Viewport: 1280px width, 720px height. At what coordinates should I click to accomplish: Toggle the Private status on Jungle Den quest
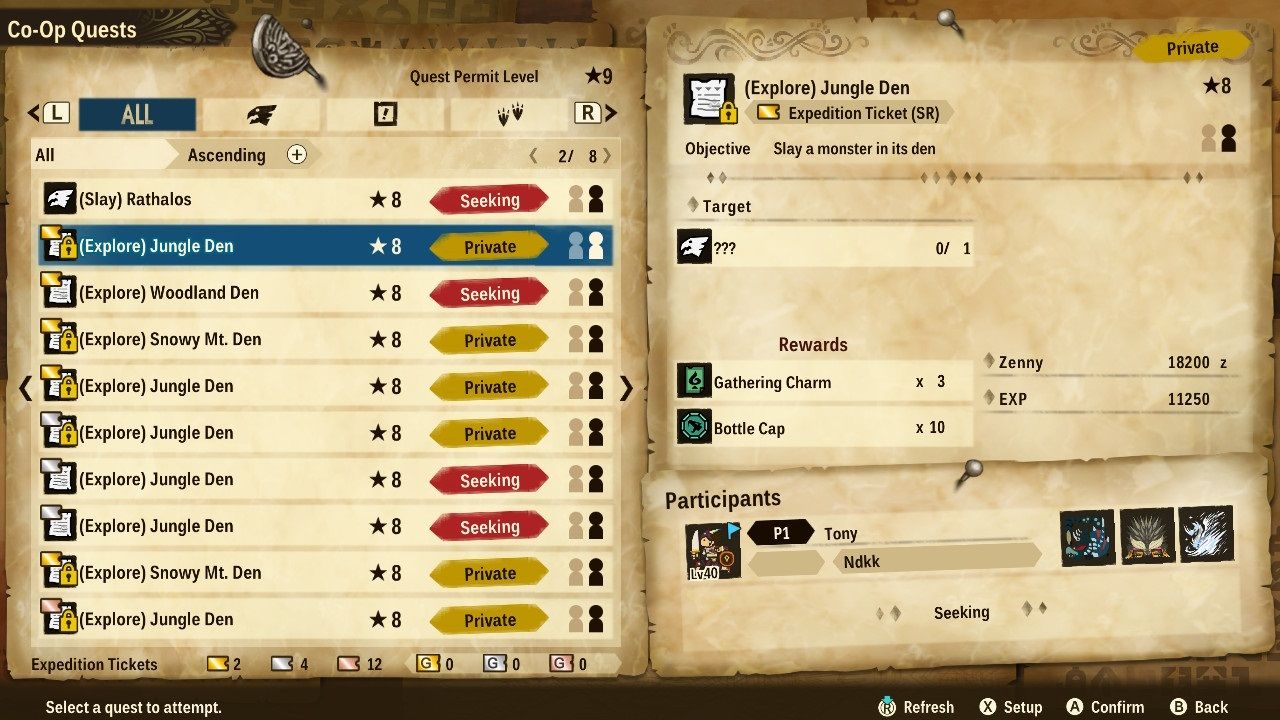tap(488, 246)
